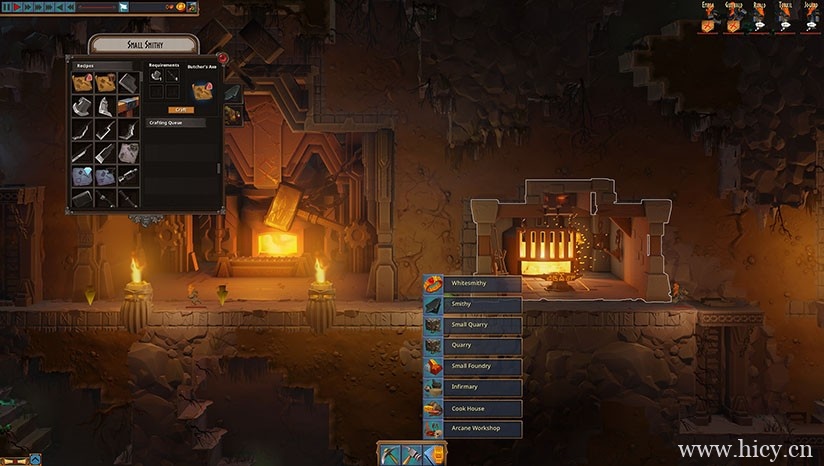Click the Butcher's Axe blueprint icon

204,90
